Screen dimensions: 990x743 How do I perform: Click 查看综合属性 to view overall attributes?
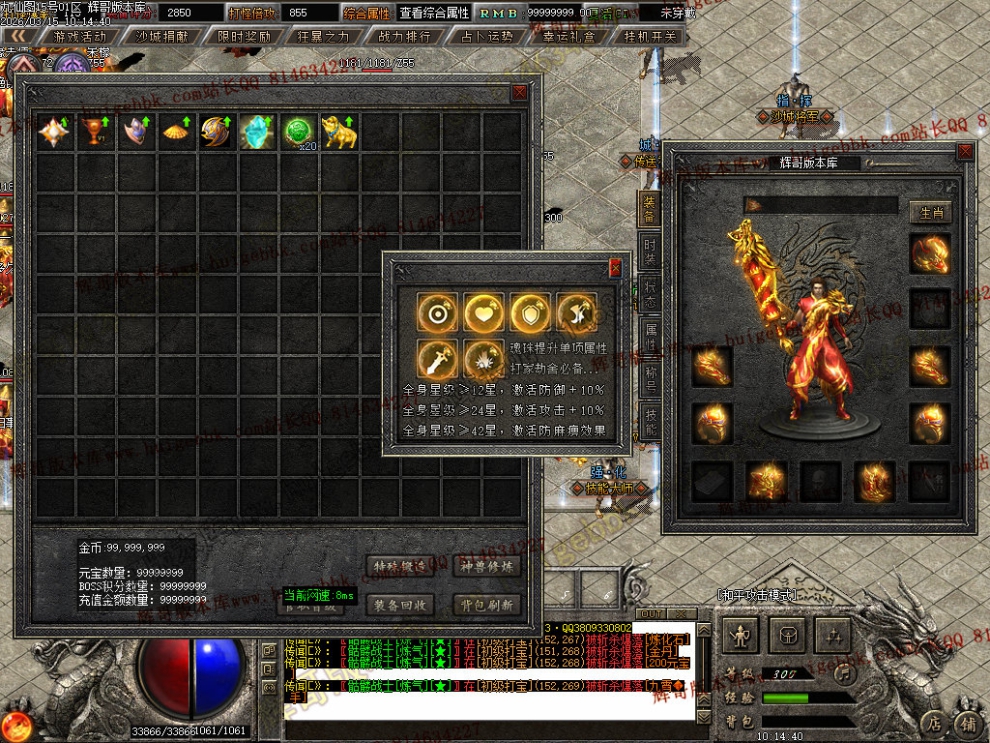click(x=434, y=13)
